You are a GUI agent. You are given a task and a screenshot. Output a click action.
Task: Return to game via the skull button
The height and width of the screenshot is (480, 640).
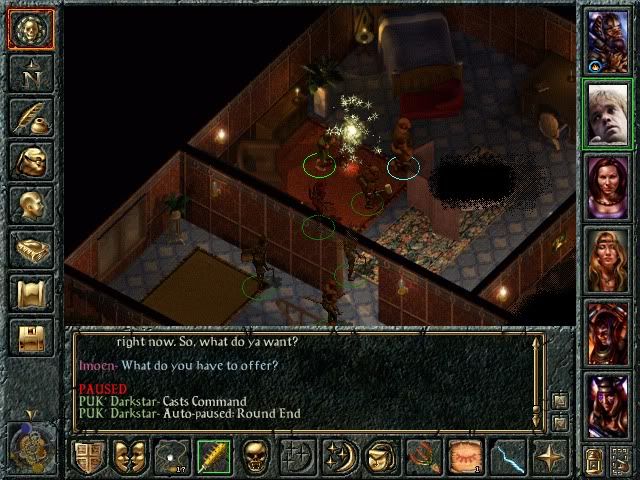31,30
